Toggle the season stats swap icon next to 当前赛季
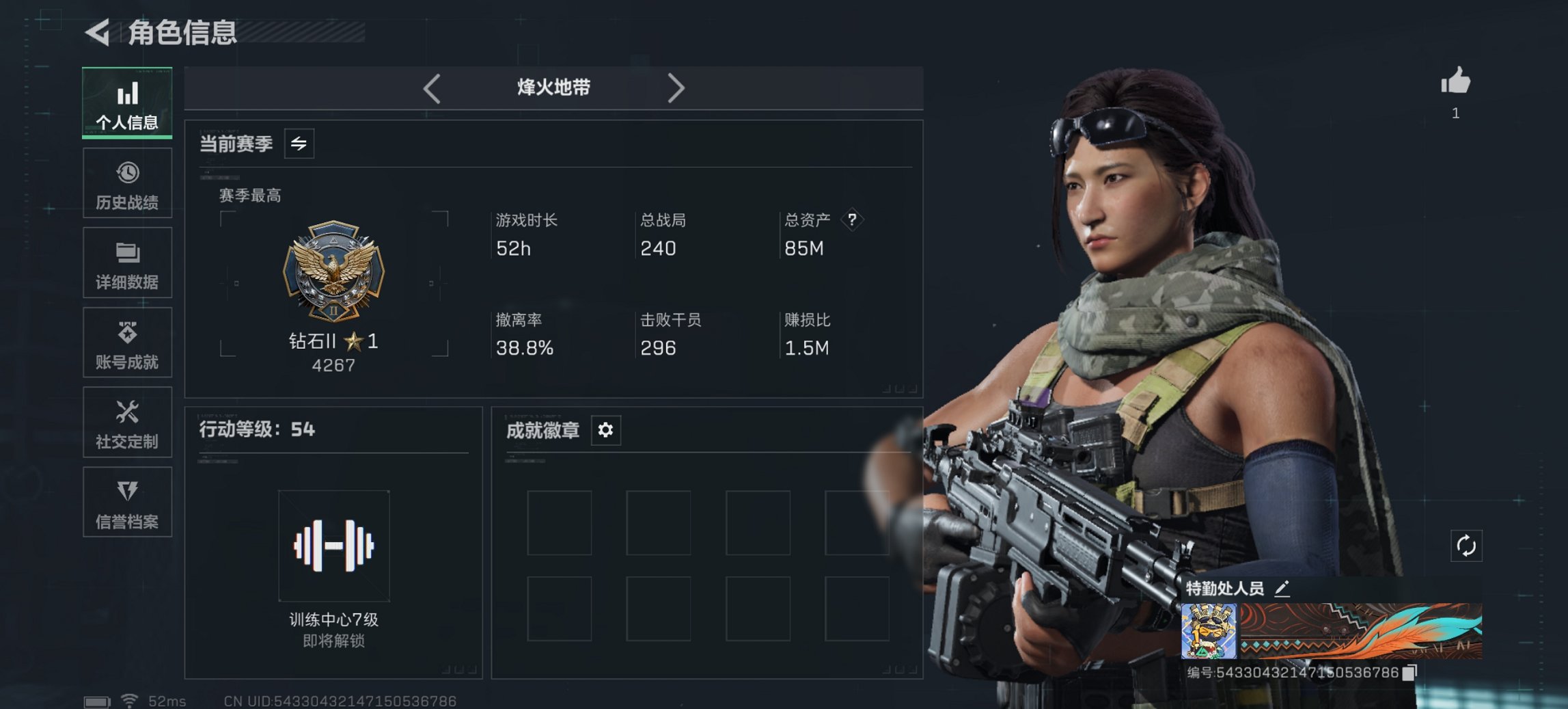 click(x=298, y=144)
